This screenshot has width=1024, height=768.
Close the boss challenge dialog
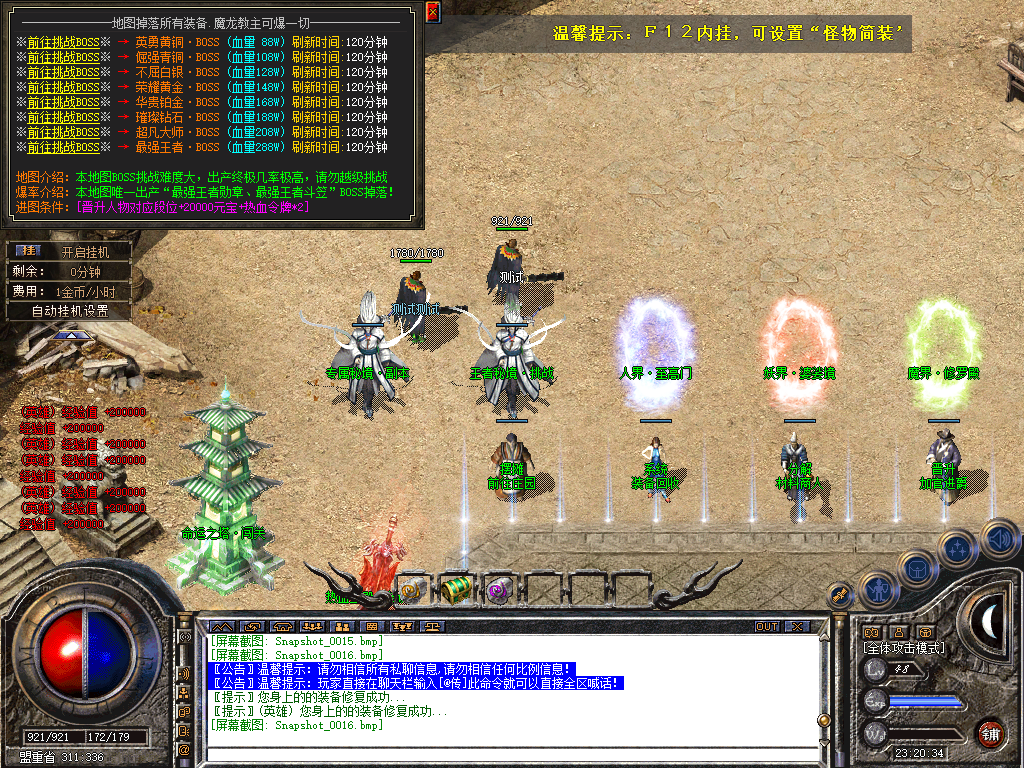point(433,12)
